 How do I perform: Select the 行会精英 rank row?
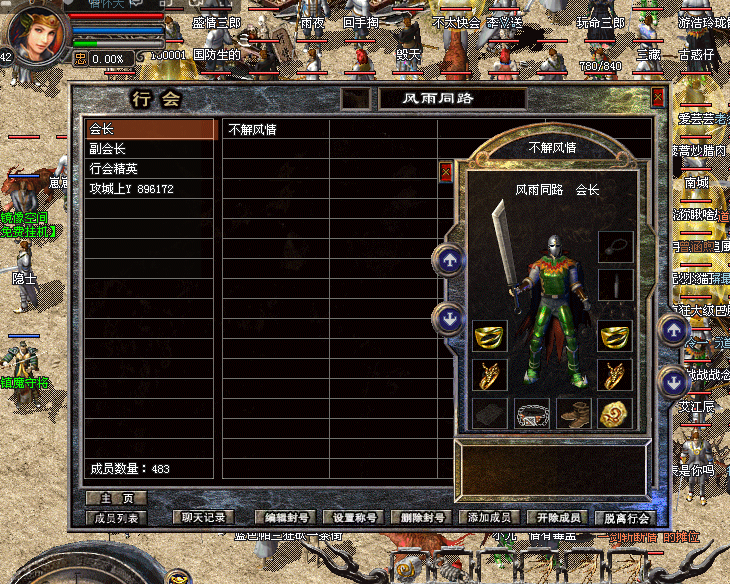point(150,169)
